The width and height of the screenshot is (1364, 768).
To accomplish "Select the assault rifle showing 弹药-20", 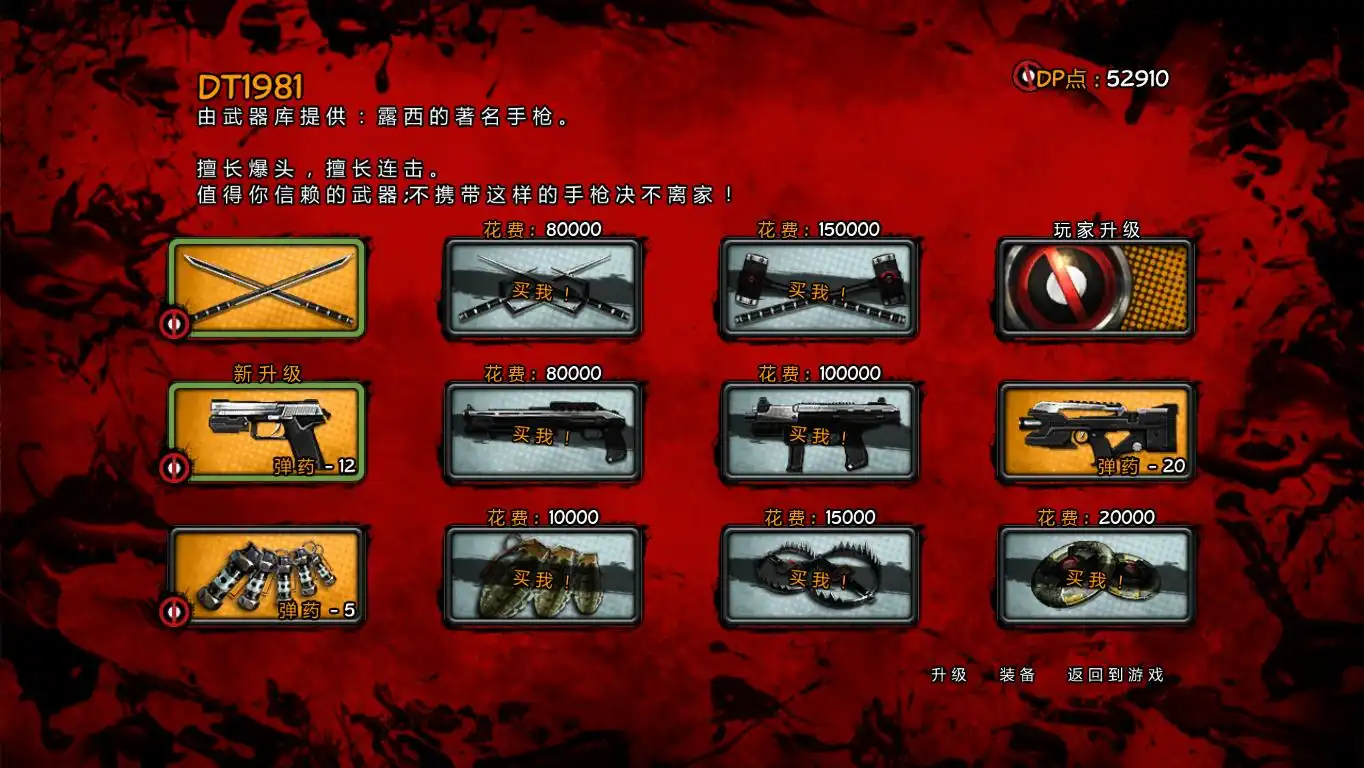I will click(x=1094, y=432).
